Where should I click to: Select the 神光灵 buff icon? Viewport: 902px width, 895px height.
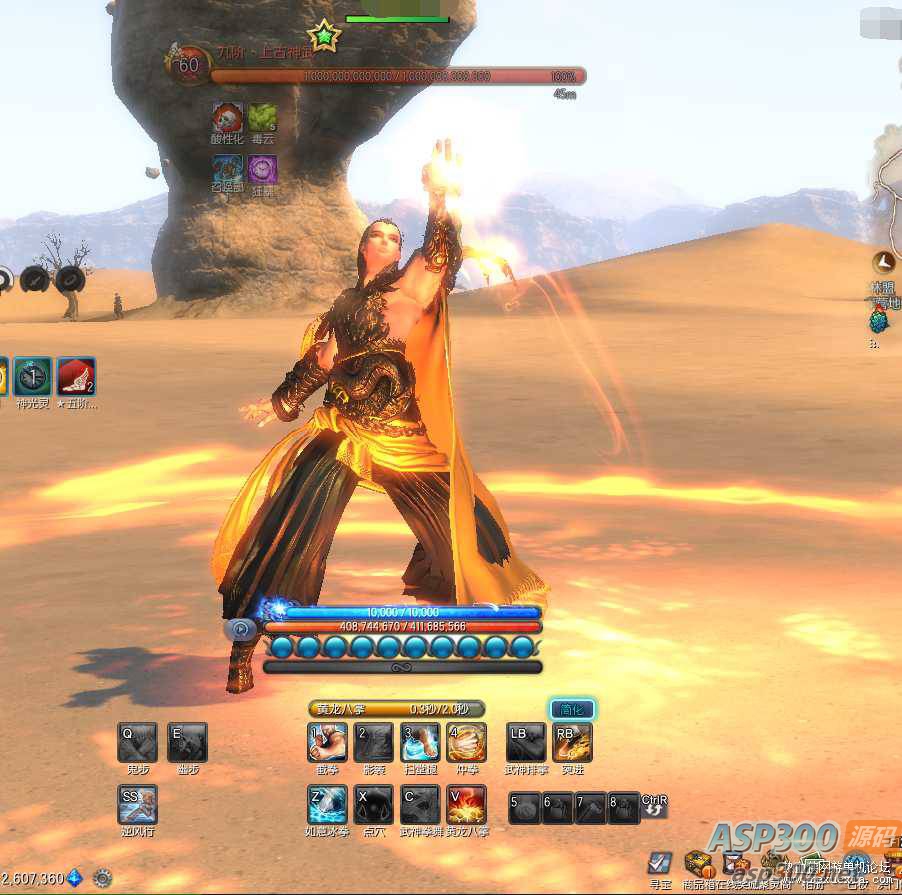[32, 377]
